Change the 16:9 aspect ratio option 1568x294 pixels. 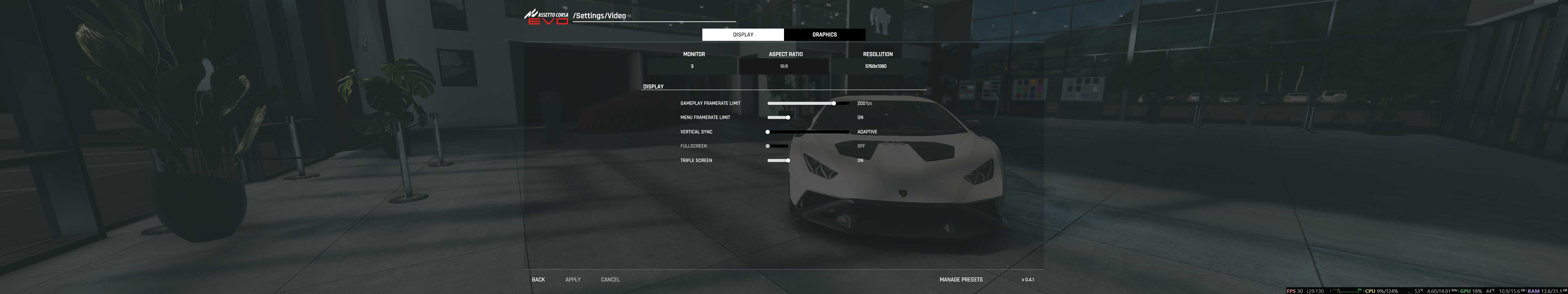[x=783, y=66]
